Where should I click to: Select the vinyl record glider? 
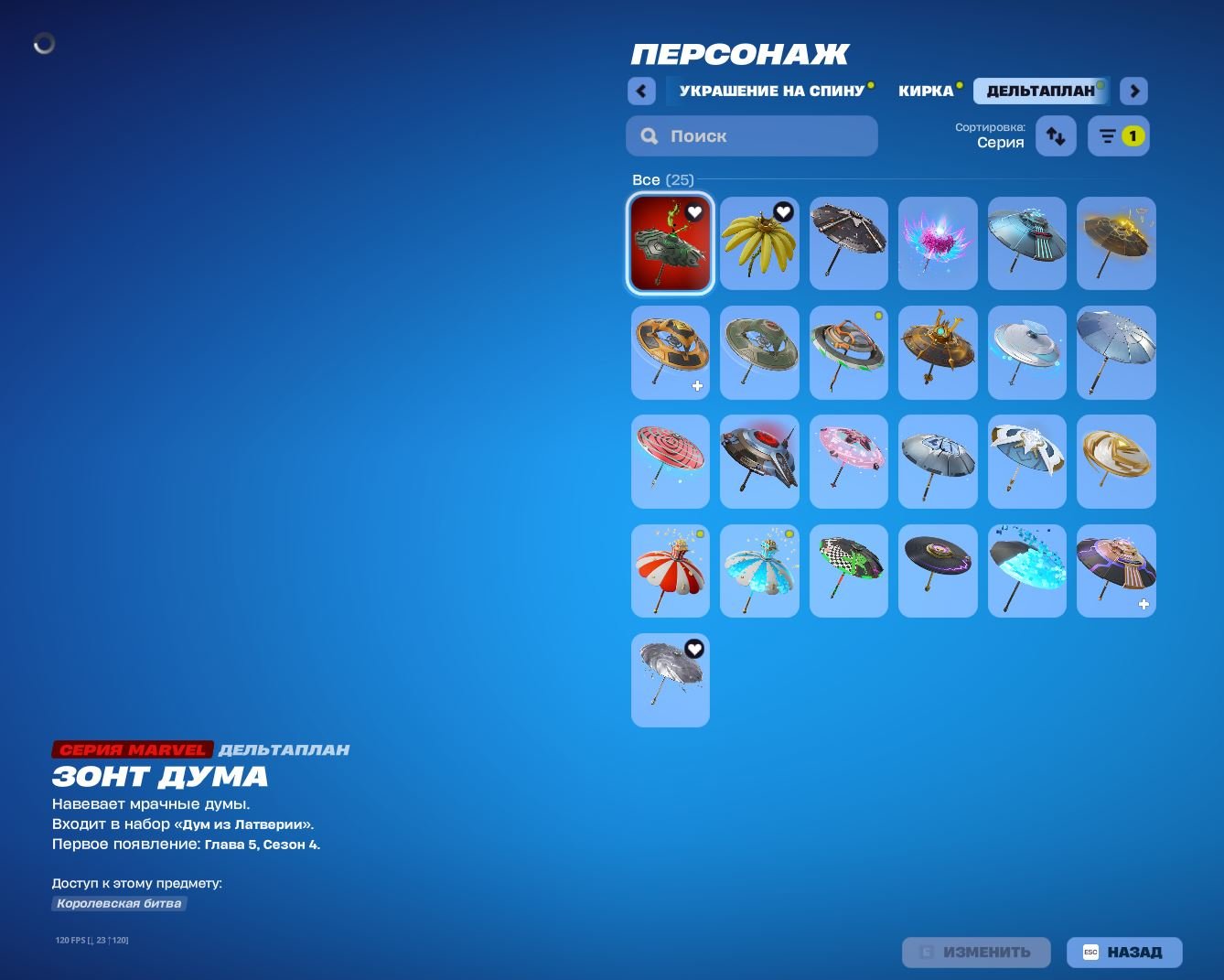[937, 570]
